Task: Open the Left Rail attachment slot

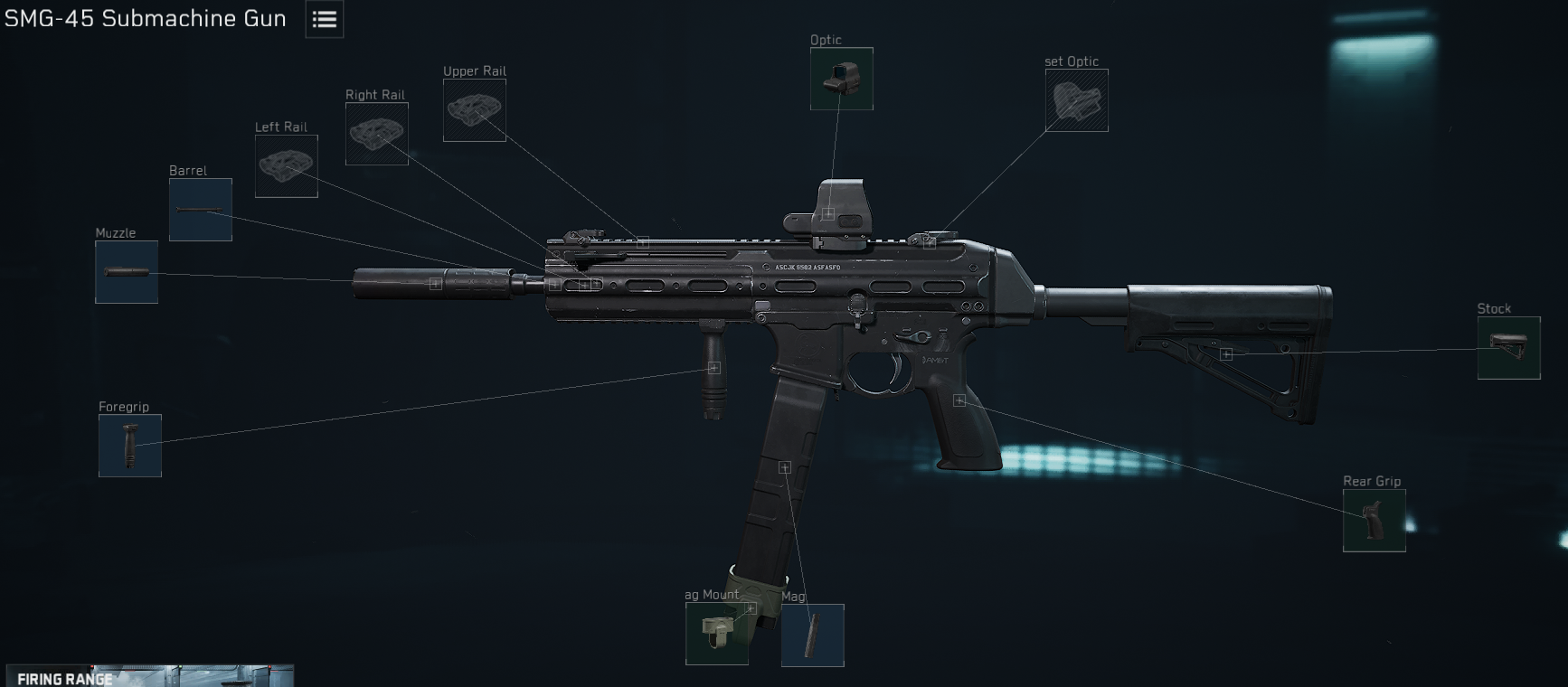Action: coord(286,166)
